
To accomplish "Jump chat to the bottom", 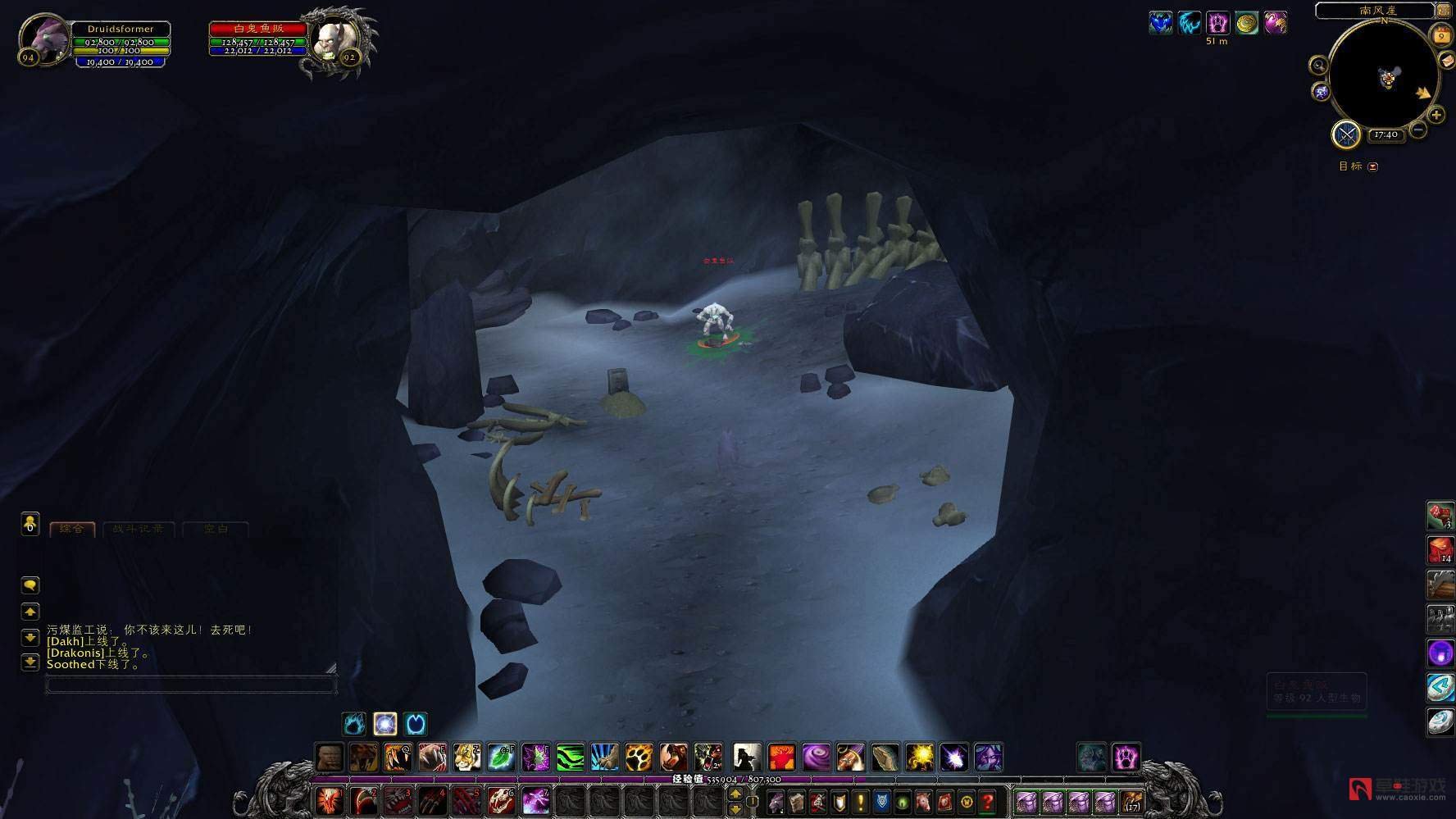I will click(30, 662).
